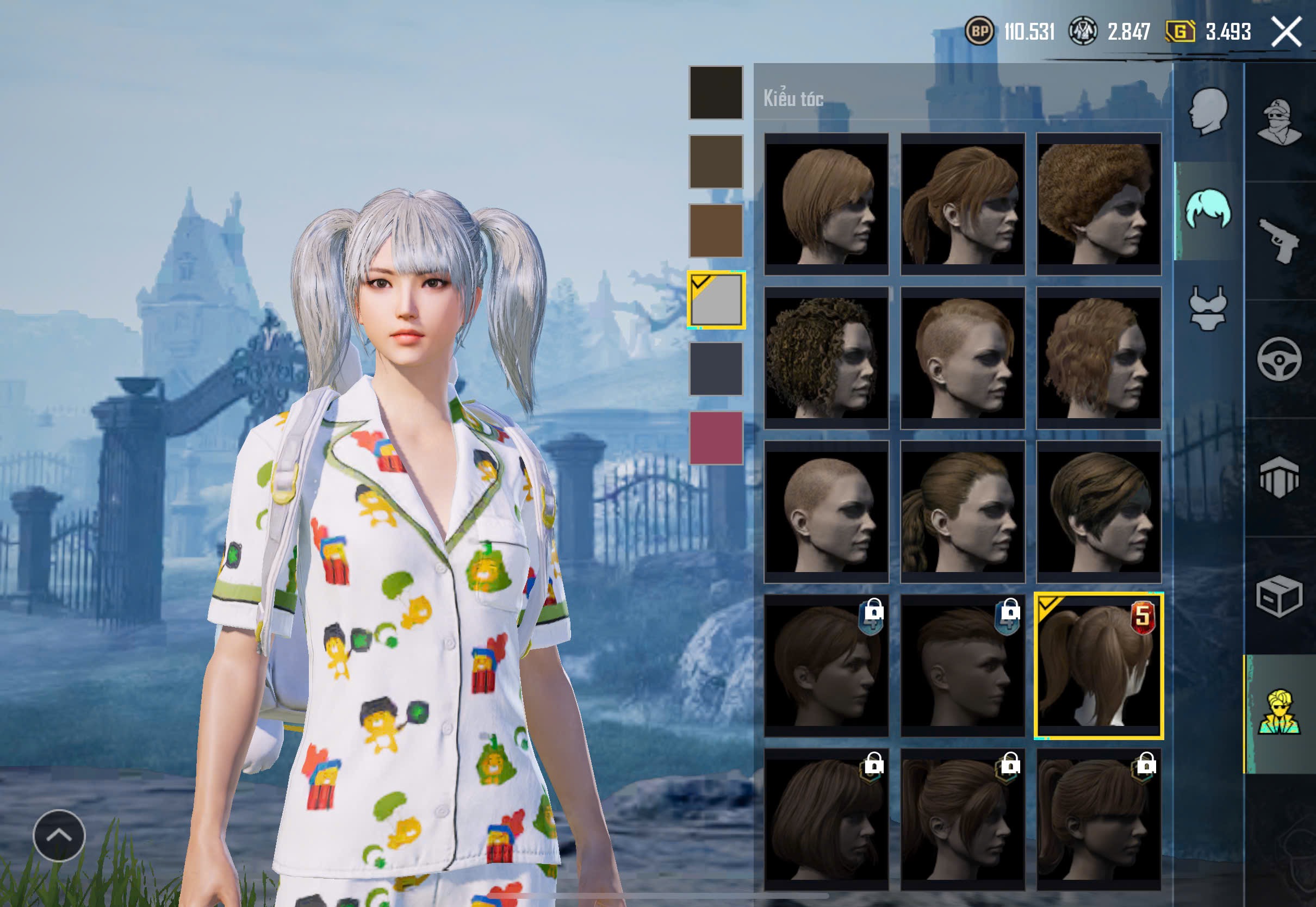The width and height of the screenshot is (1316, 907).
Task: Choose the black hair color swatch
Action: coord(716,92)
